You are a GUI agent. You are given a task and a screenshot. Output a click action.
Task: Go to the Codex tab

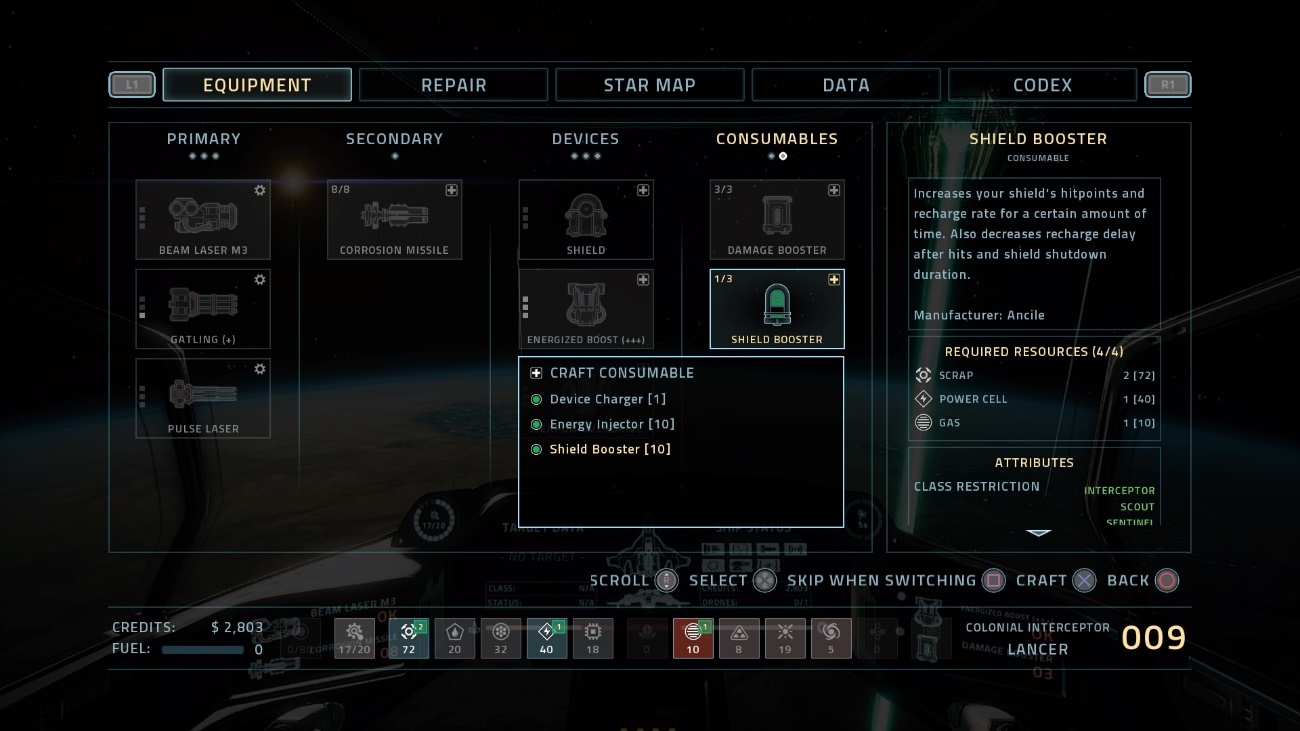pyautogui.click(x=1042, y=85)
